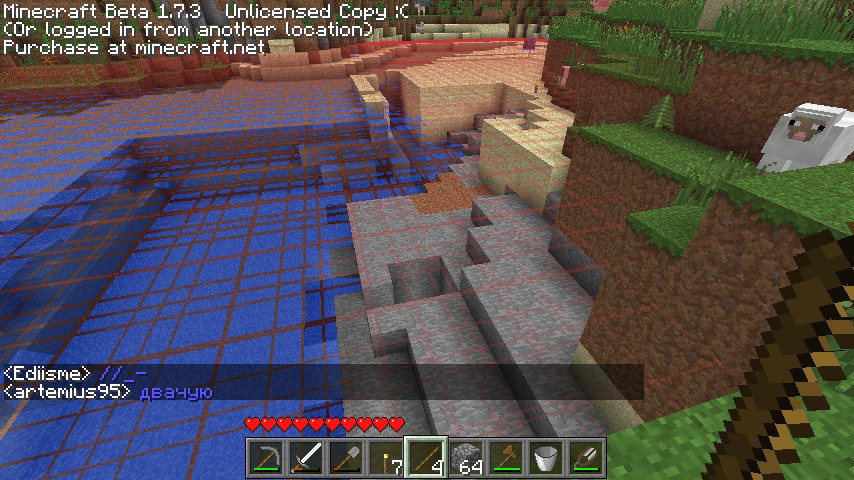Screen dimensions: 854x480
Task: Choose the flint and steel slot
Action: tap(586, 458)
